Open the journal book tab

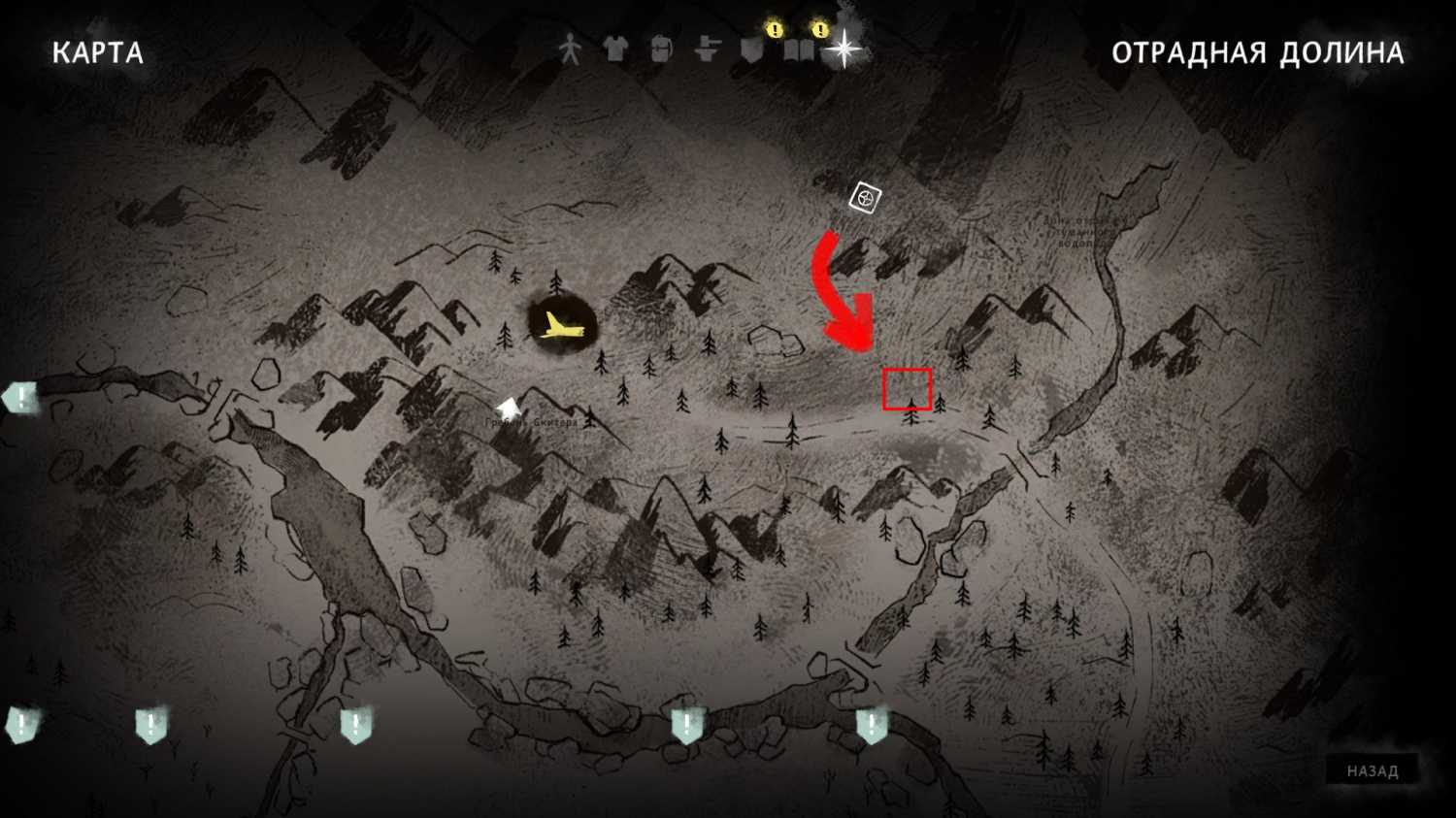tap(799, 49)
